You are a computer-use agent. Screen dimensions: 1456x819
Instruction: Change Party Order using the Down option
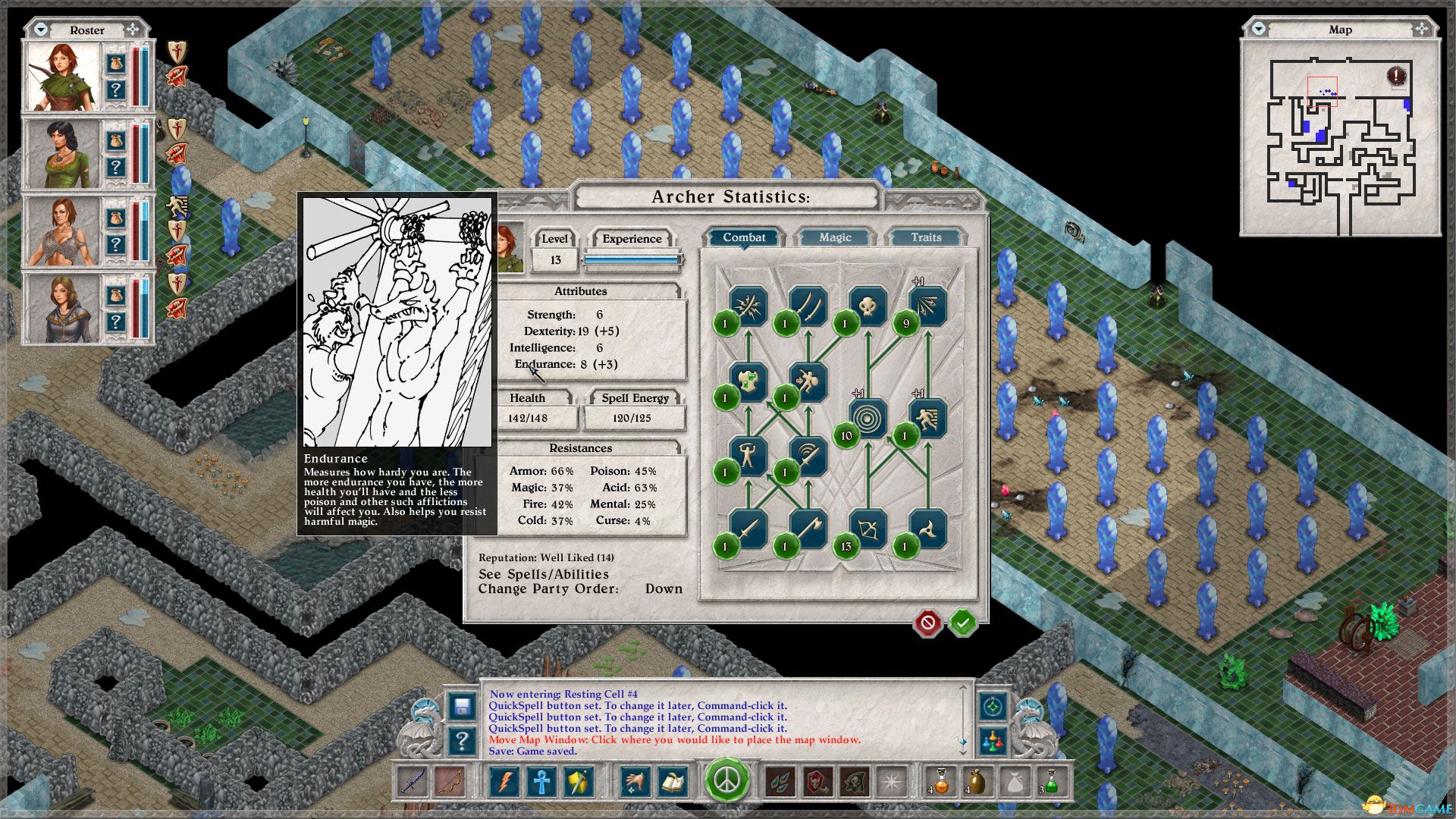click(664, 588)
